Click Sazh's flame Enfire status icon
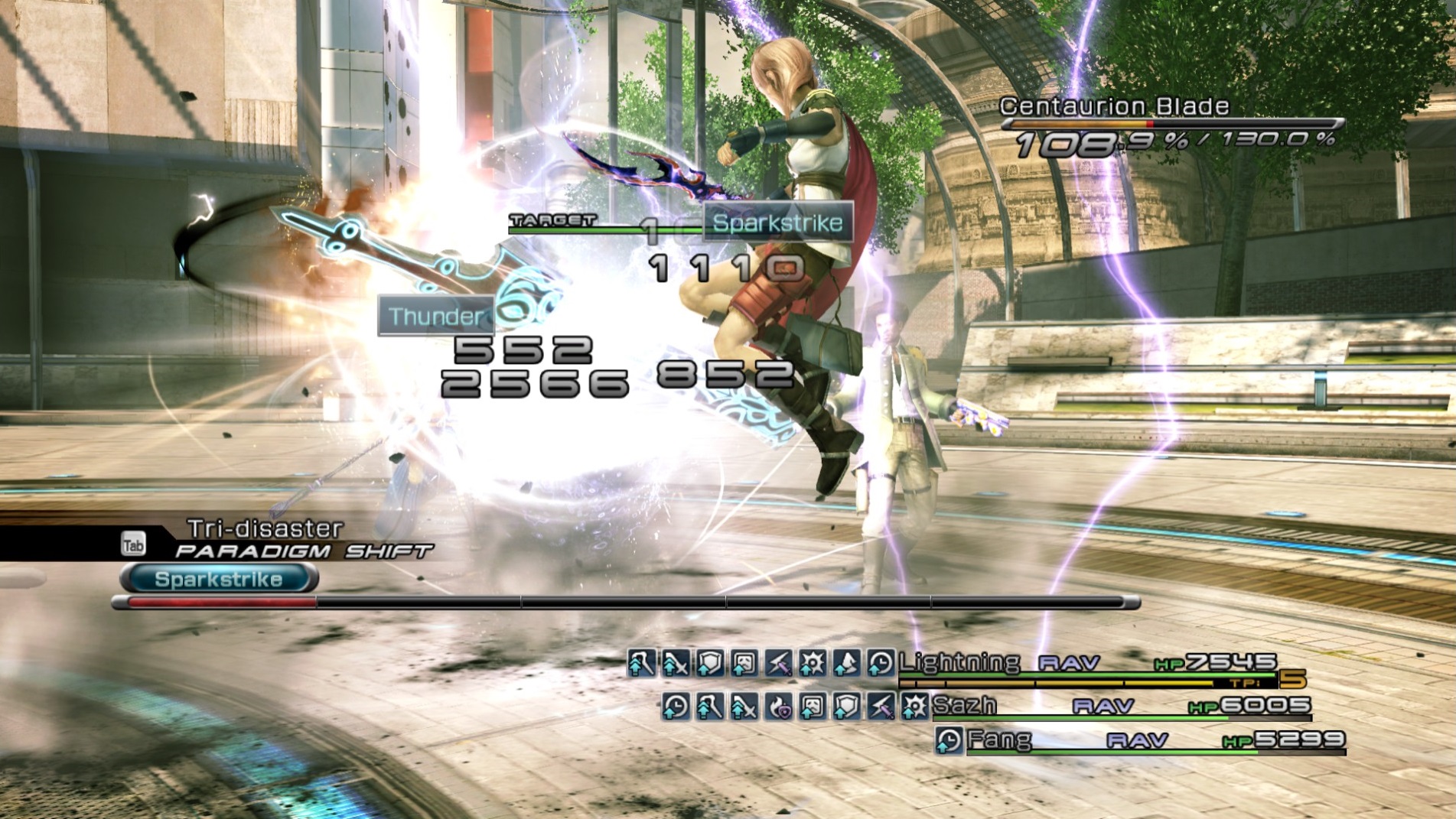1456x819 pixels. [x=779, y=707]
